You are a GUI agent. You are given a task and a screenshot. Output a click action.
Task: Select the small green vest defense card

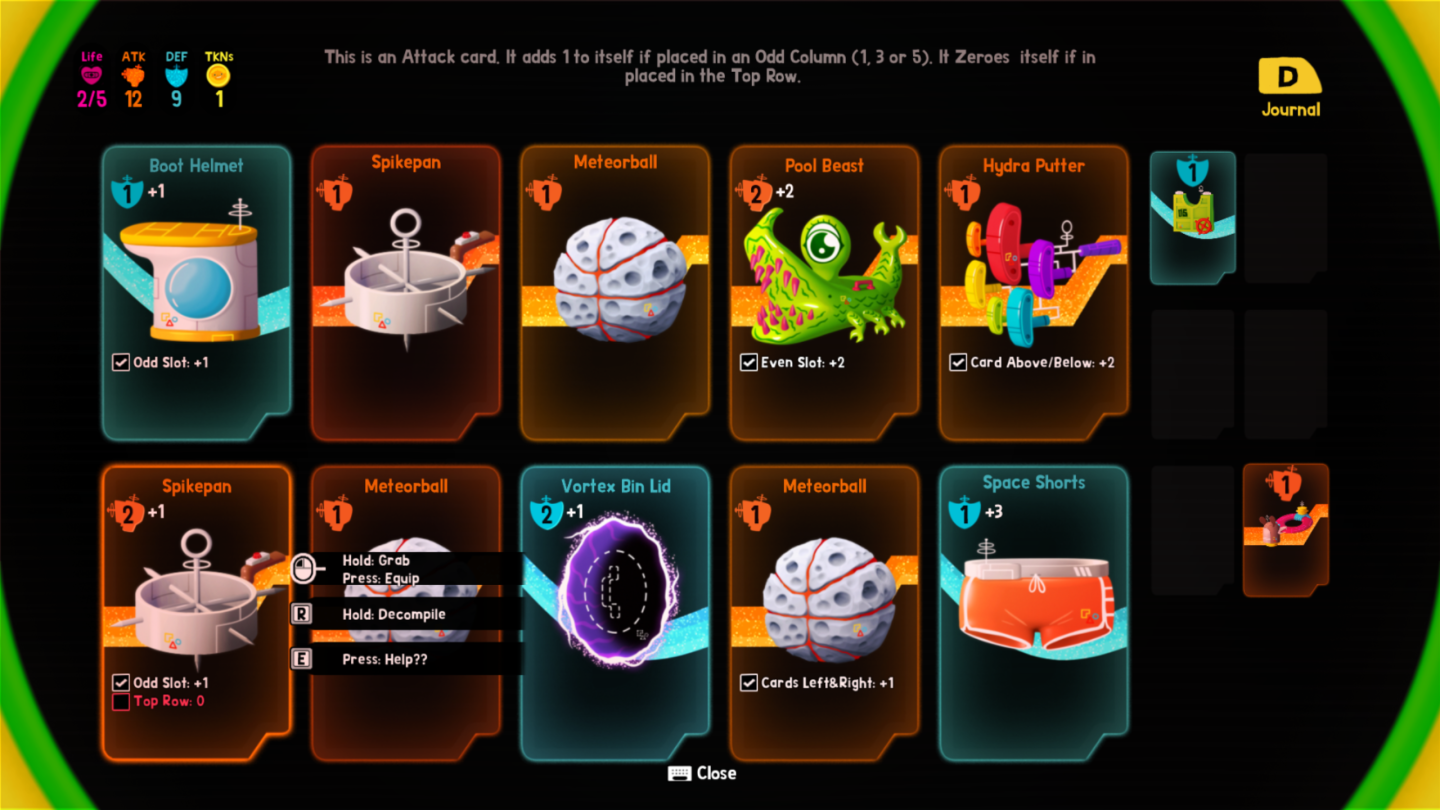pyautogui.click(x=1192, y=217)
